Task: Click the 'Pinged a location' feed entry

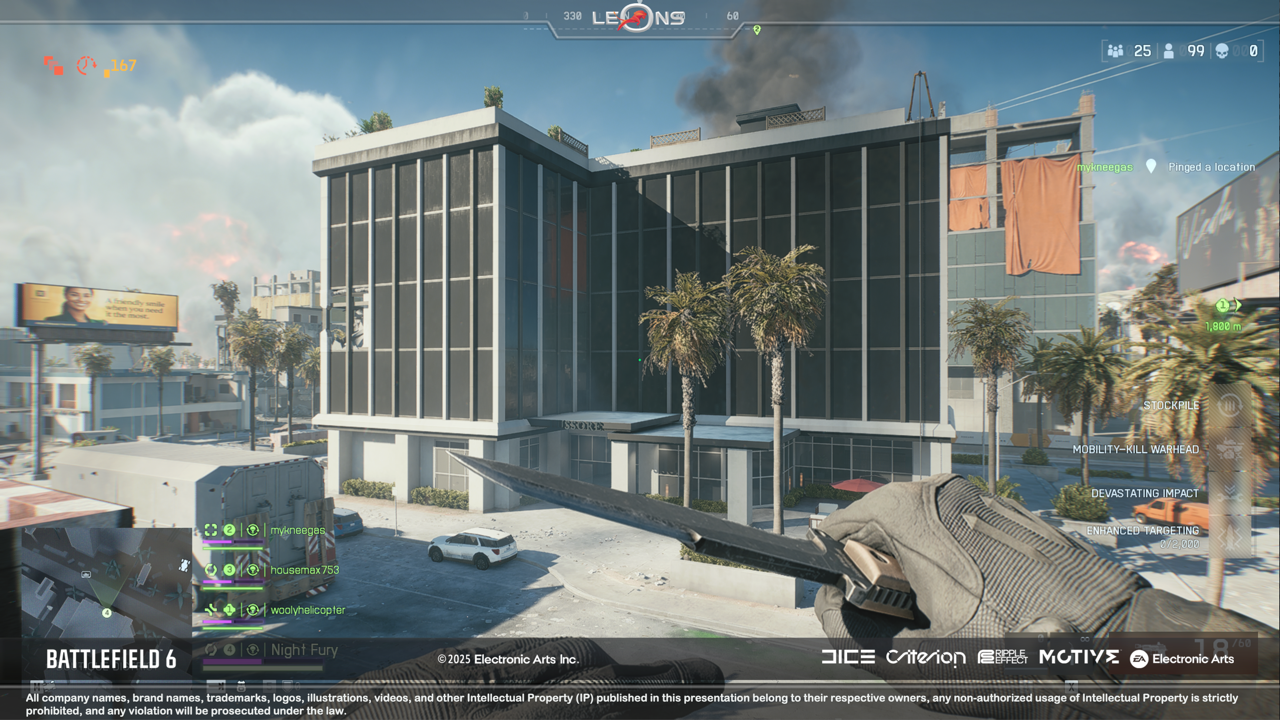Action: (1211, 167)
